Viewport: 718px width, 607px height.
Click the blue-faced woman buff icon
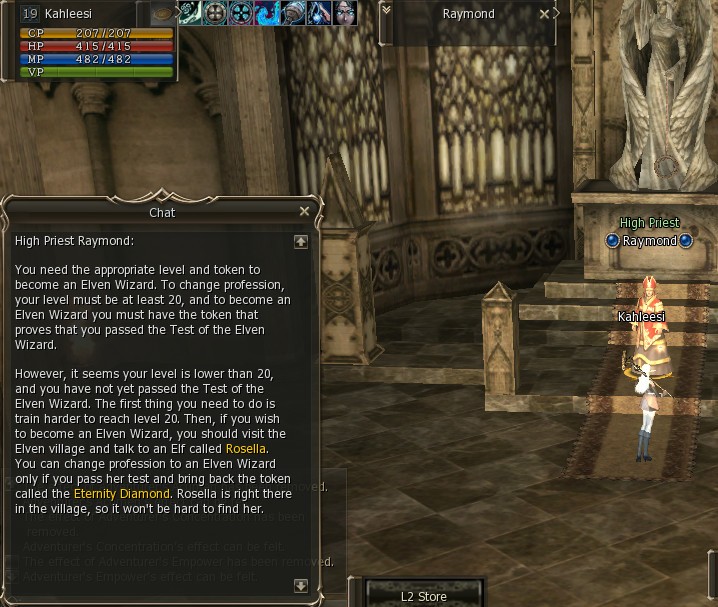coord(345,14)
